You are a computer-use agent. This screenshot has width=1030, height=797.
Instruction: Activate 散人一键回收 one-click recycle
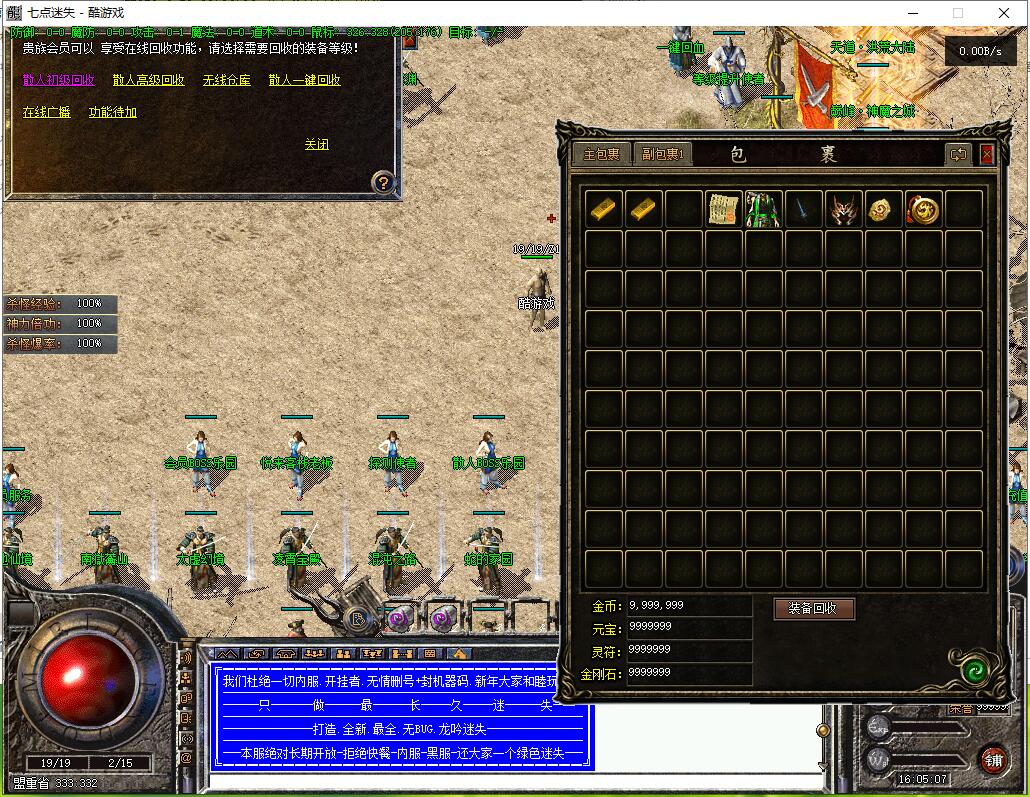(x=304, y=80)
